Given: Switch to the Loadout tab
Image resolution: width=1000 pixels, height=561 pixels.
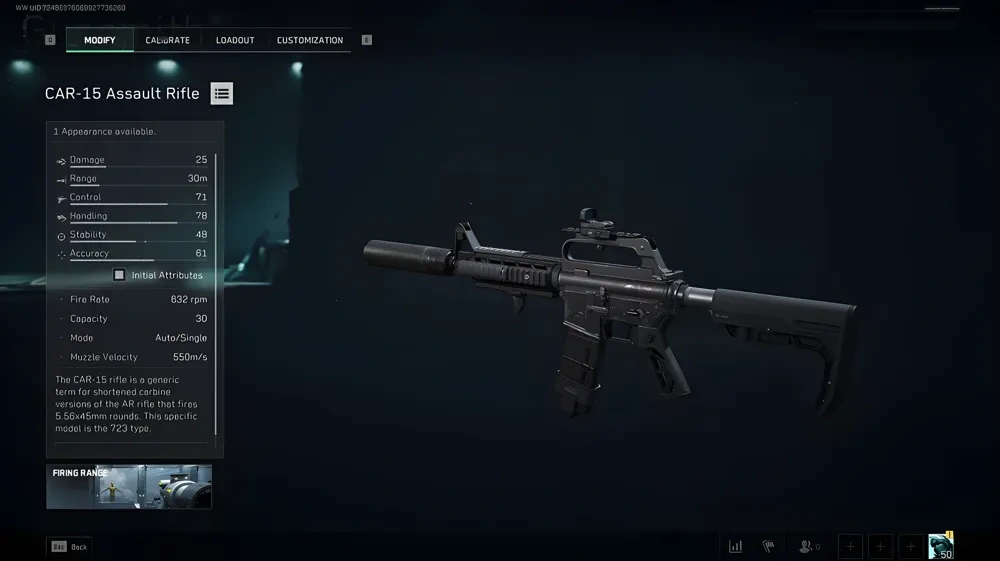Looking at the screenshot, I should tap(235, 40).
